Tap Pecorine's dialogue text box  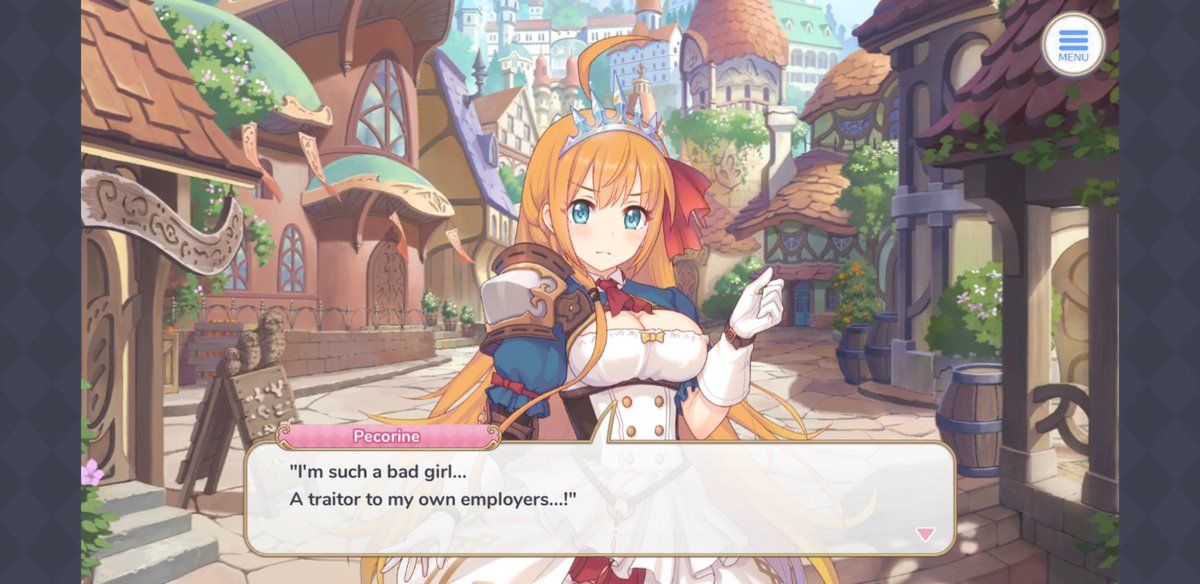coord(600,498)
